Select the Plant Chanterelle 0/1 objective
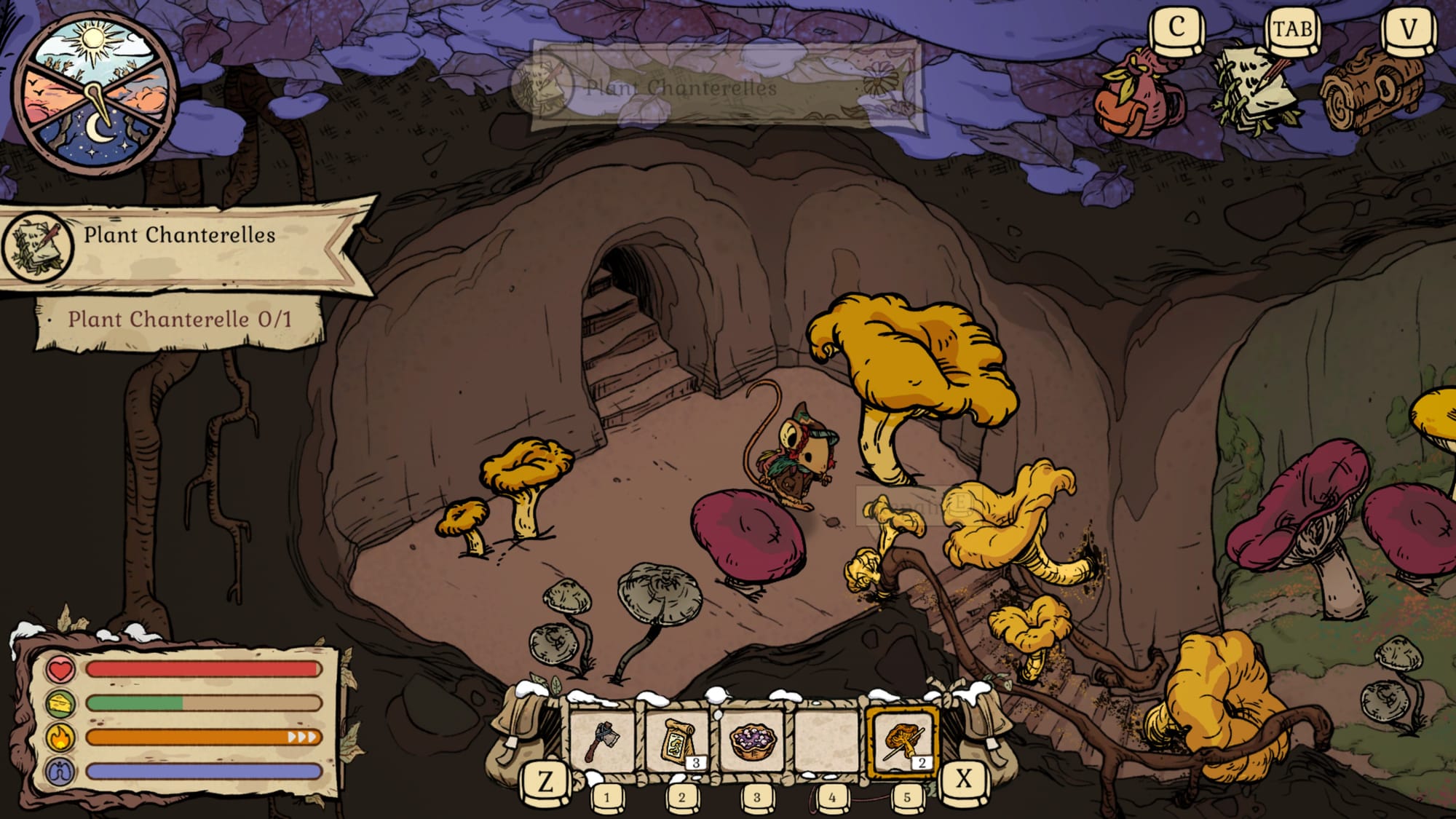Viewport: 1456px width, 819px height. 179,320
